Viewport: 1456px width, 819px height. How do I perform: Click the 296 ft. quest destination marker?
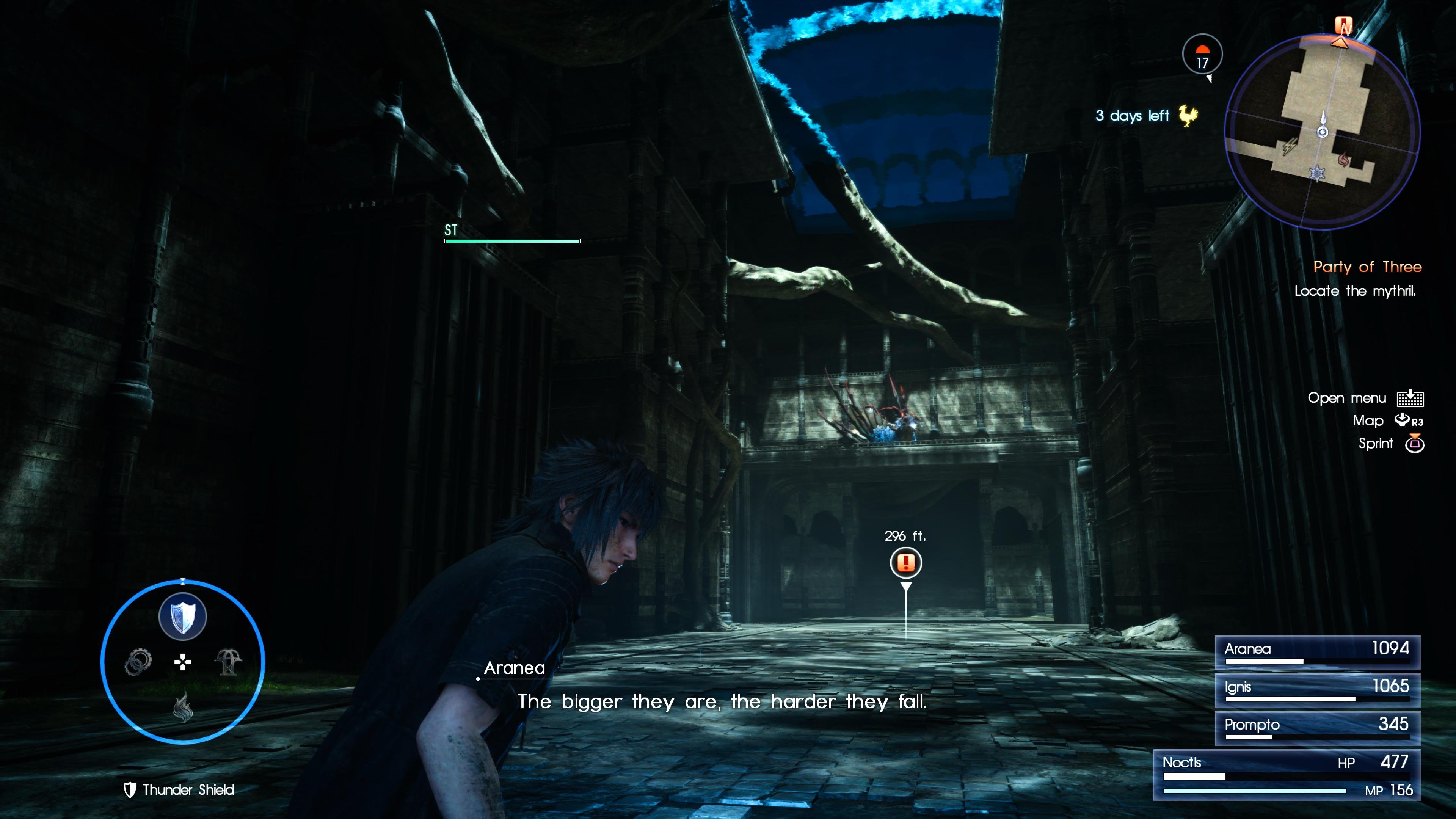(x=905, y=562)
